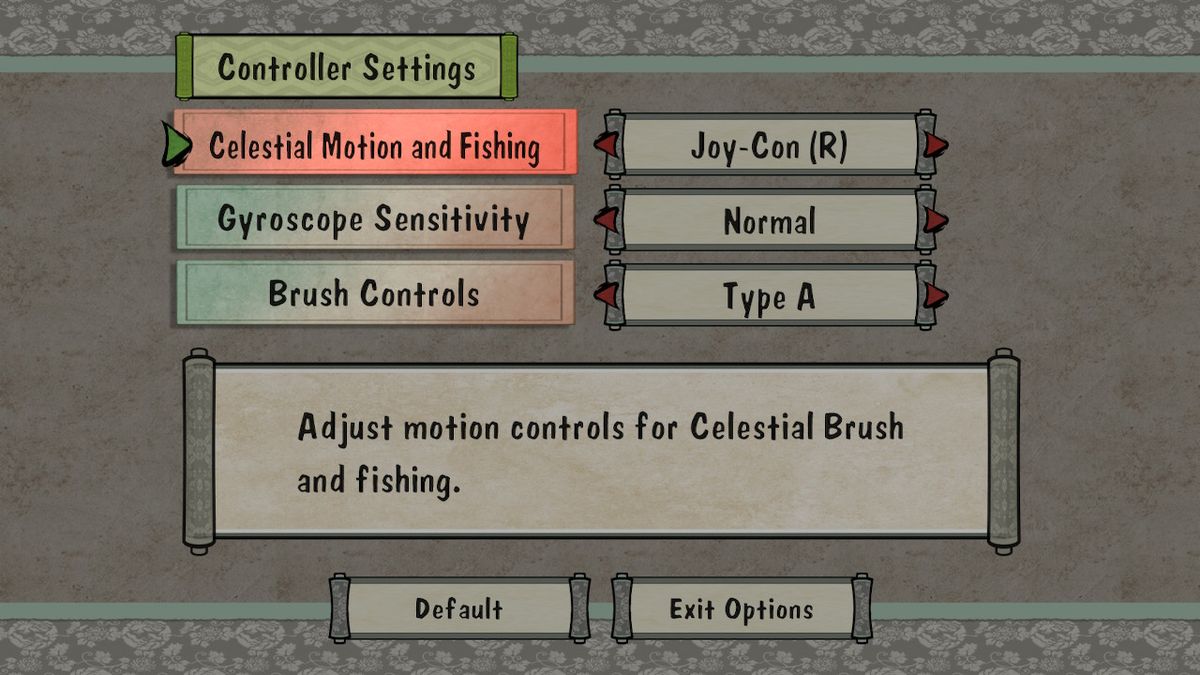The image size is (1200, 675).
Task: Click the right arrow beside Joy-Con (R)
Action: click(x=935, y=146)
